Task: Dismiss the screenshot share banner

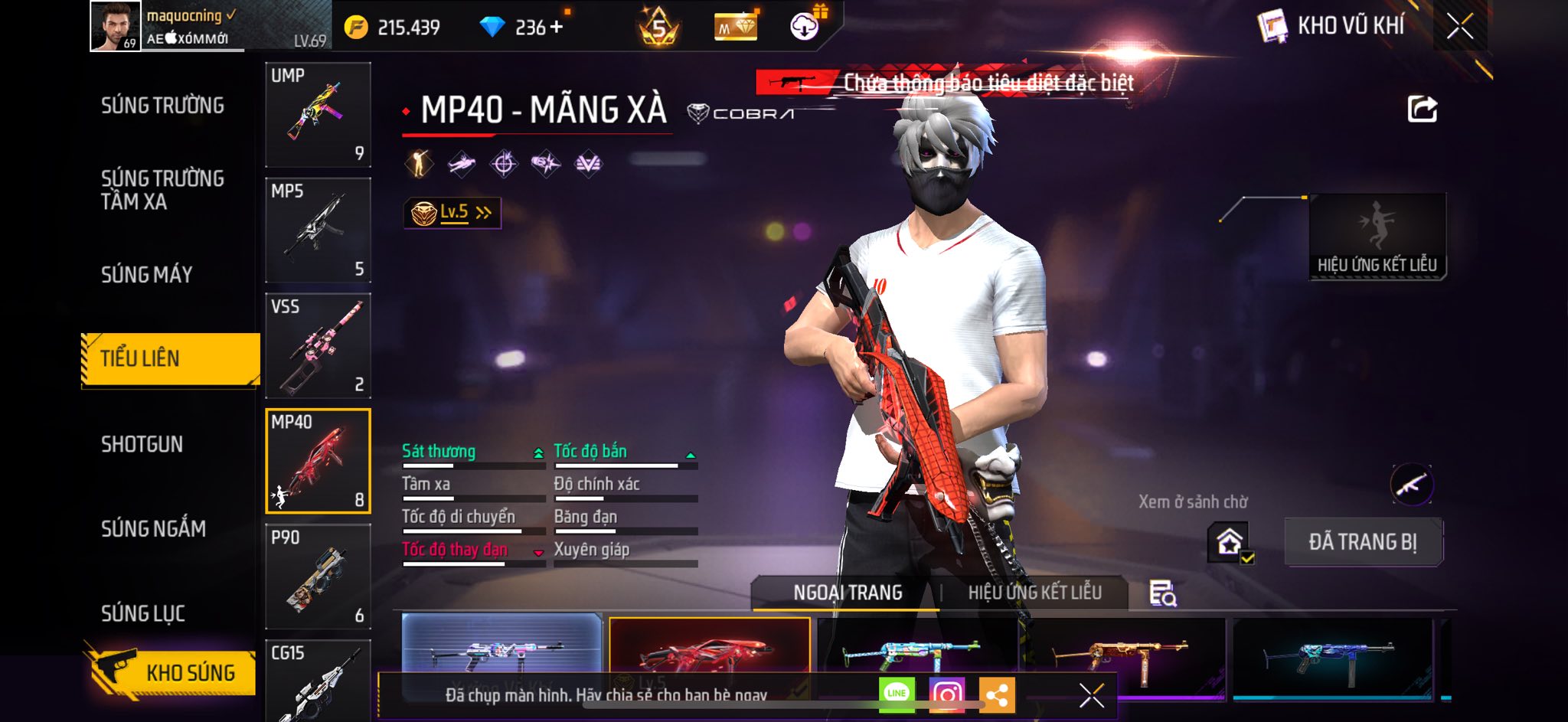Action: tap(1091, 695)
